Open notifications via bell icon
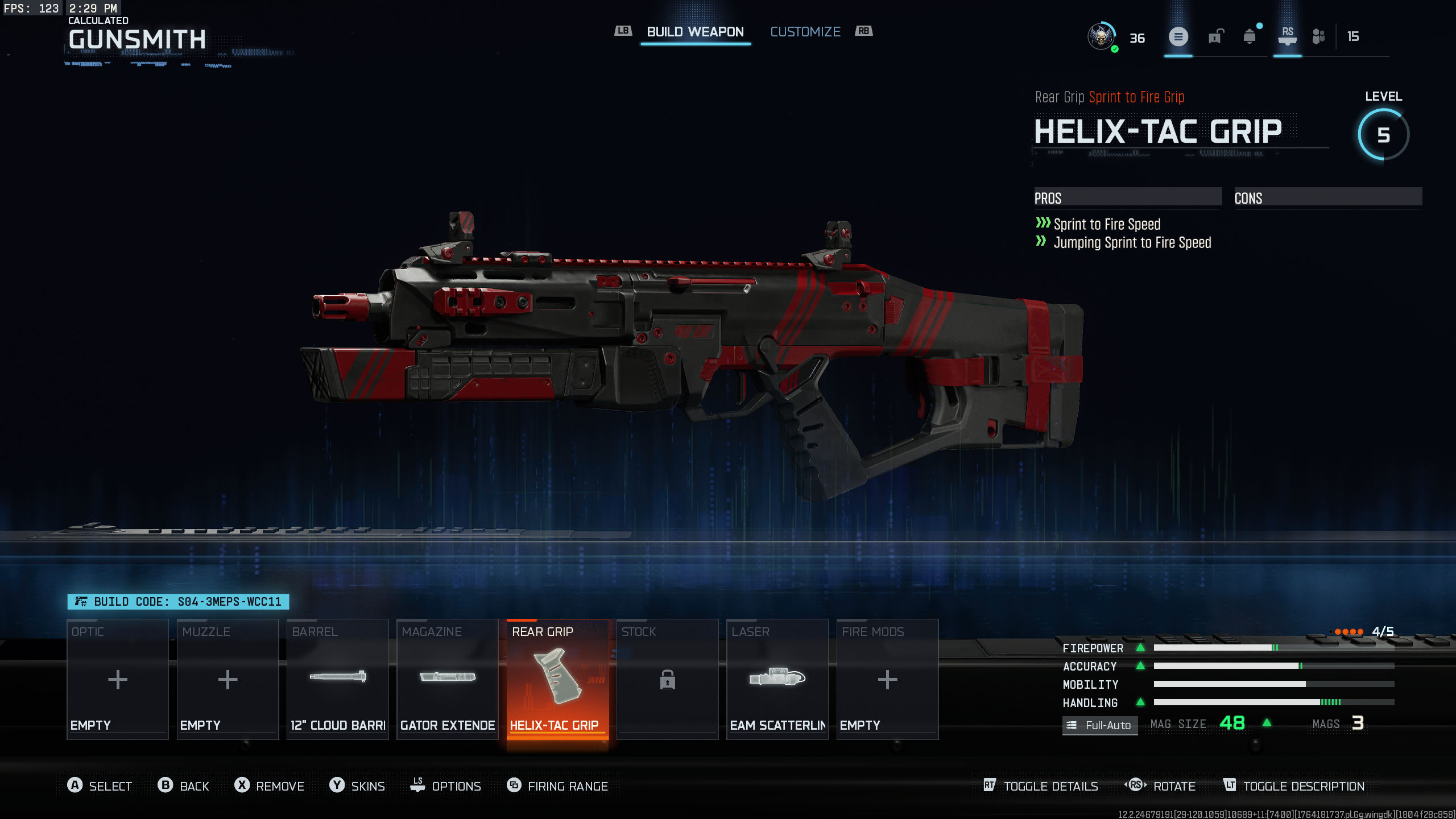This screenshot has height=819, width=1456. point(1249,36)
